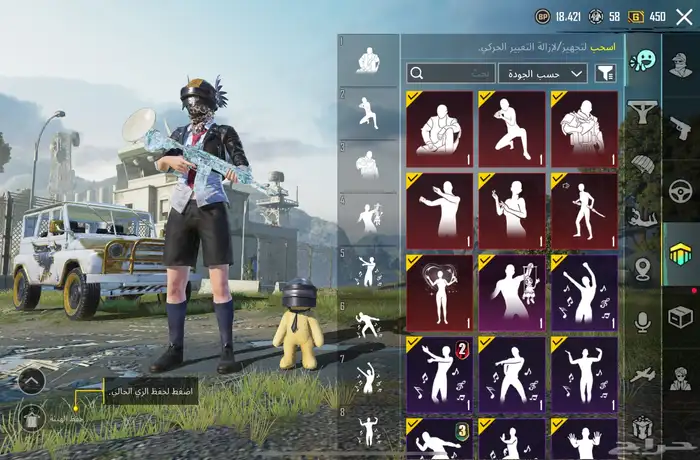Open the filter options icon
The height and width of the screenshot is (460, 700).
pos(605,73)
